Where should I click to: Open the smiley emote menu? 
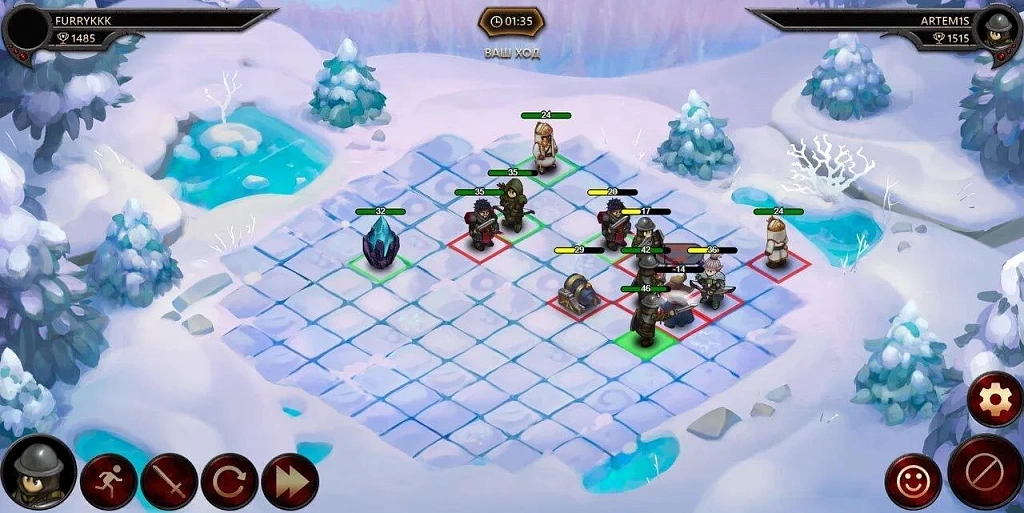913,481
